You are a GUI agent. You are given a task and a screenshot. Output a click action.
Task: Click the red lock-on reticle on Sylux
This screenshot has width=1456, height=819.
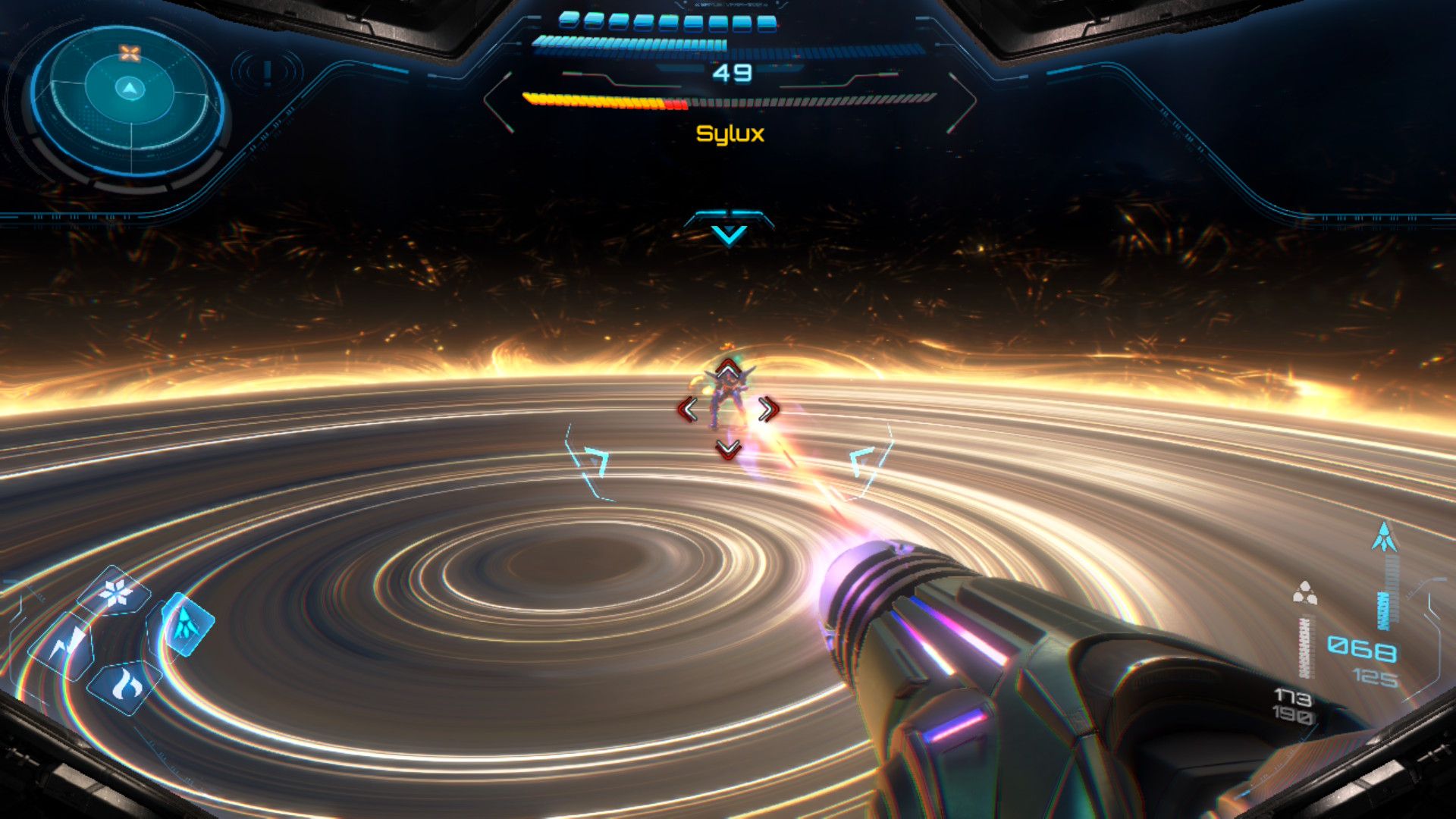point(728,409)
